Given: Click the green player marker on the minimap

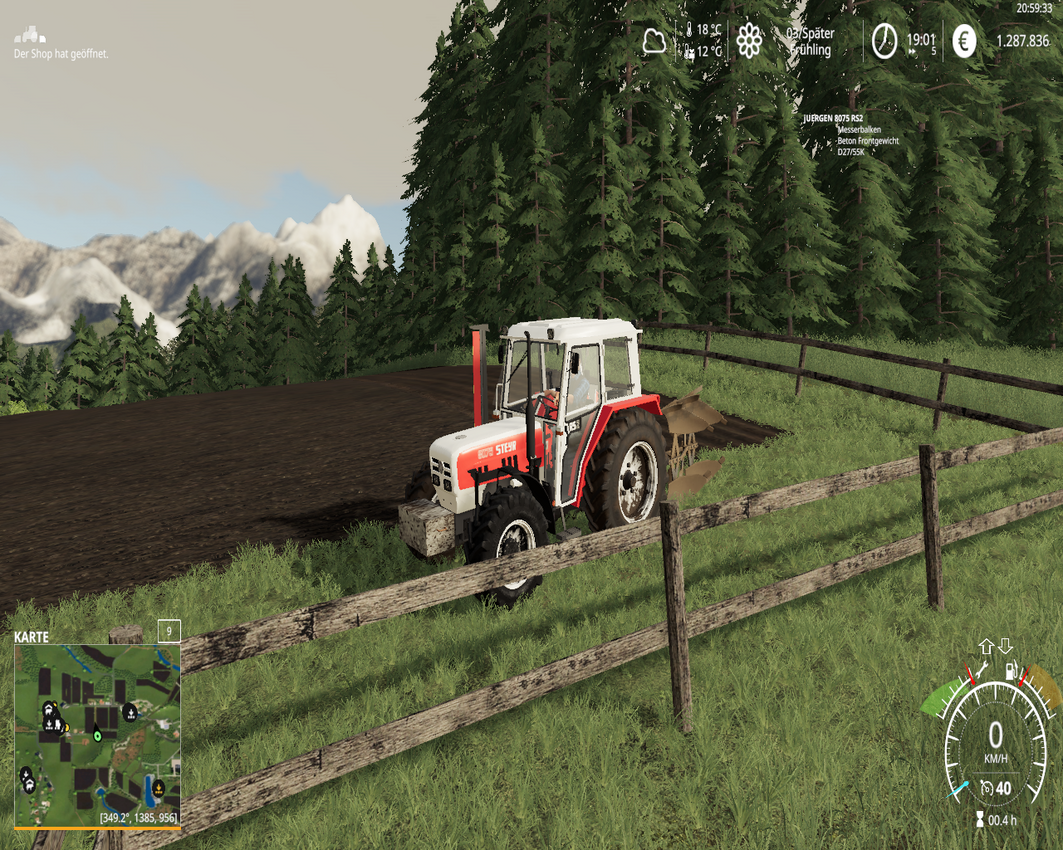Looking at the screenshot, I should [97, 735].
